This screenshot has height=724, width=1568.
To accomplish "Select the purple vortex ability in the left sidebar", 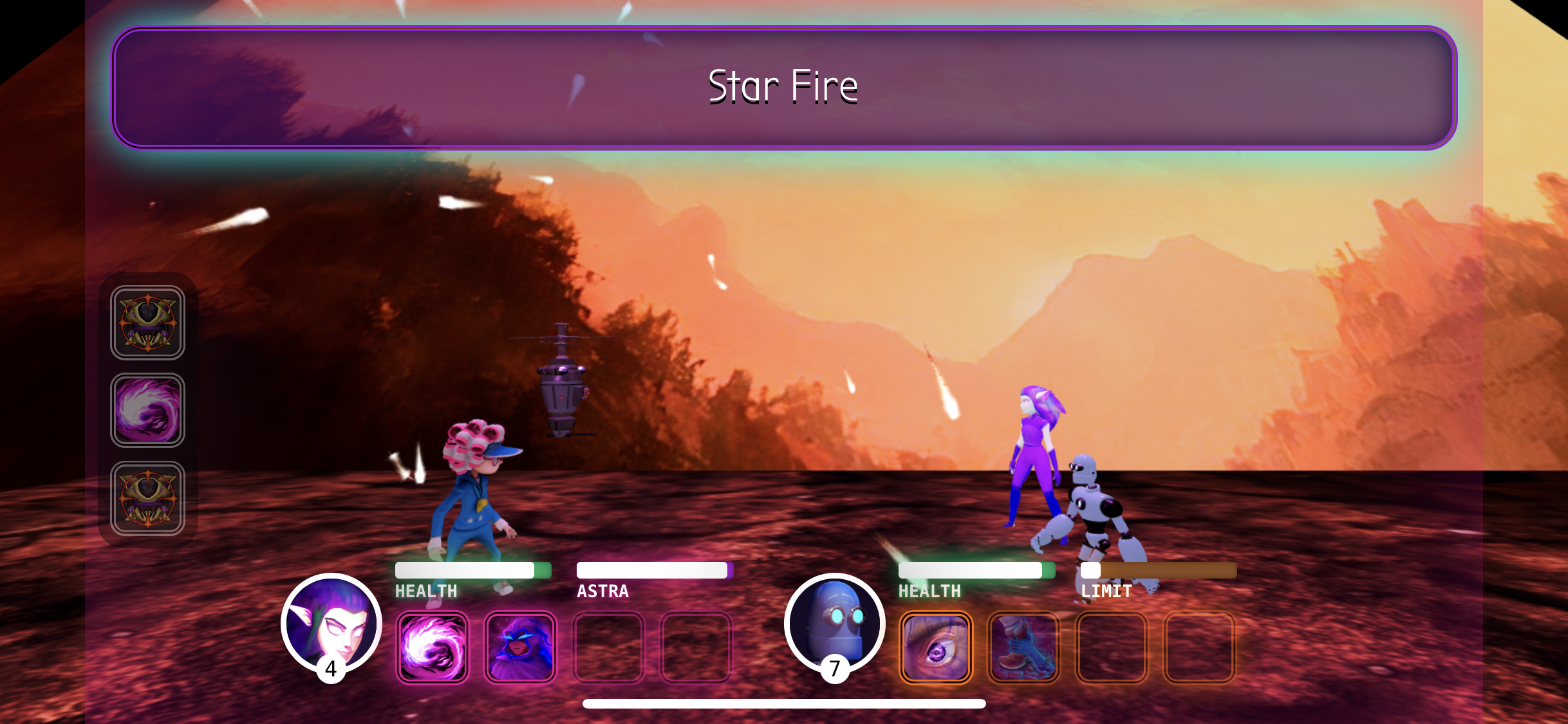I will pos(147,410).
